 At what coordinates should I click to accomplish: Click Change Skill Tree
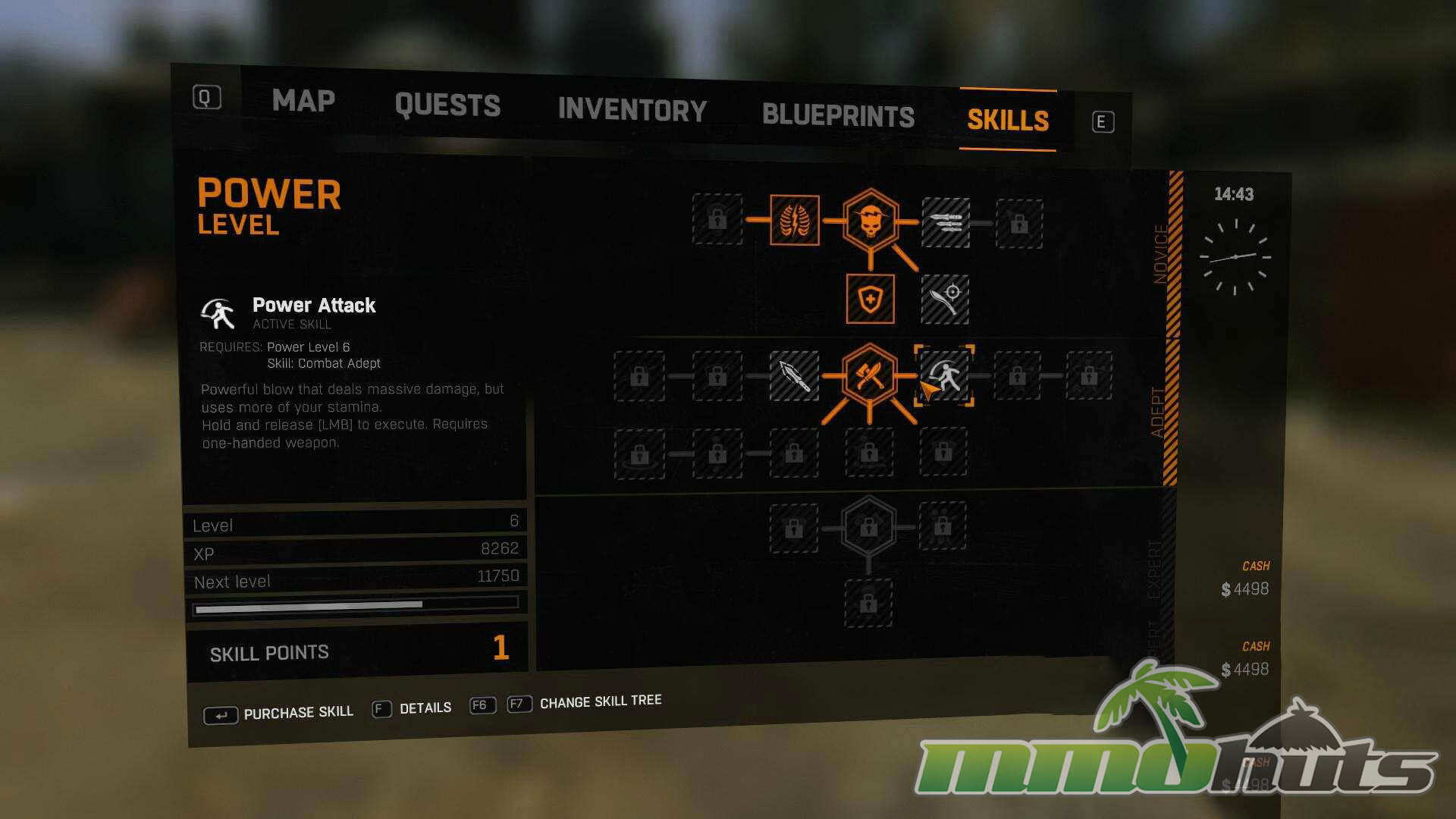[600, 702]
